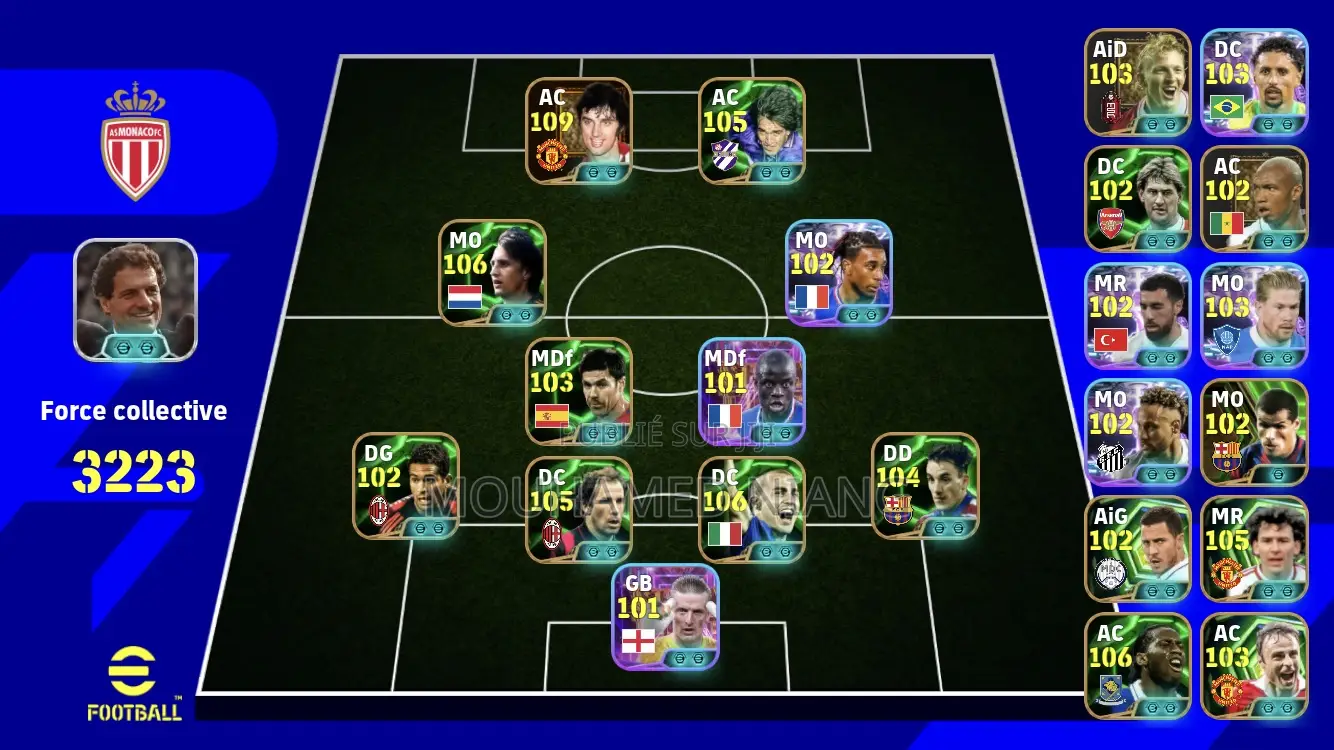Pick the DC 105 AC Milan defender card
Viewport: 1334px width, 750px height.
[x=579, y=509]
